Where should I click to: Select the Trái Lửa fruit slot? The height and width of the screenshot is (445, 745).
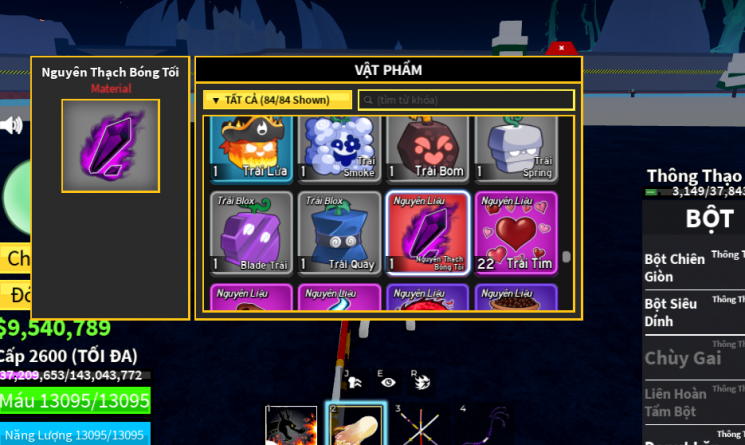coord(251,148)
